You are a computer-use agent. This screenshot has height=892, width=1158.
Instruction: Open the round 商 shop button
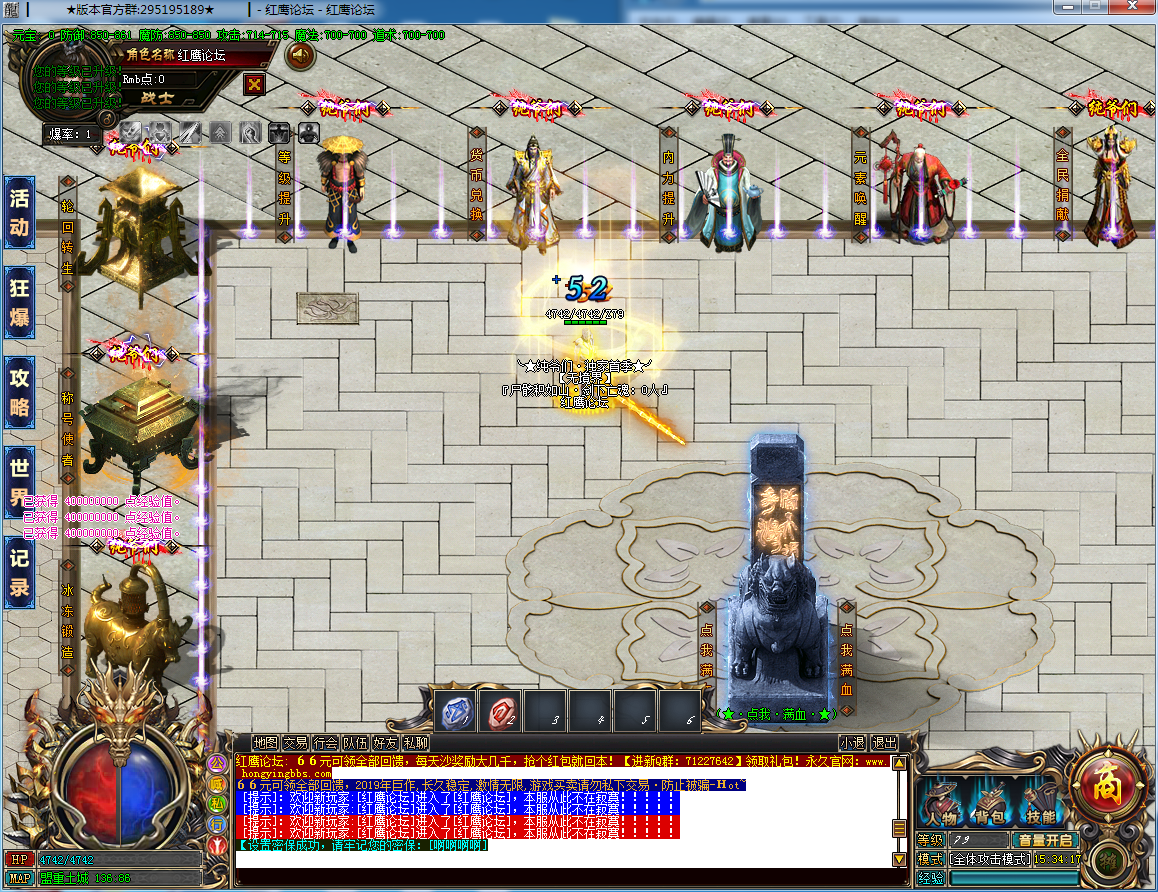click(x=1107, y=776)
